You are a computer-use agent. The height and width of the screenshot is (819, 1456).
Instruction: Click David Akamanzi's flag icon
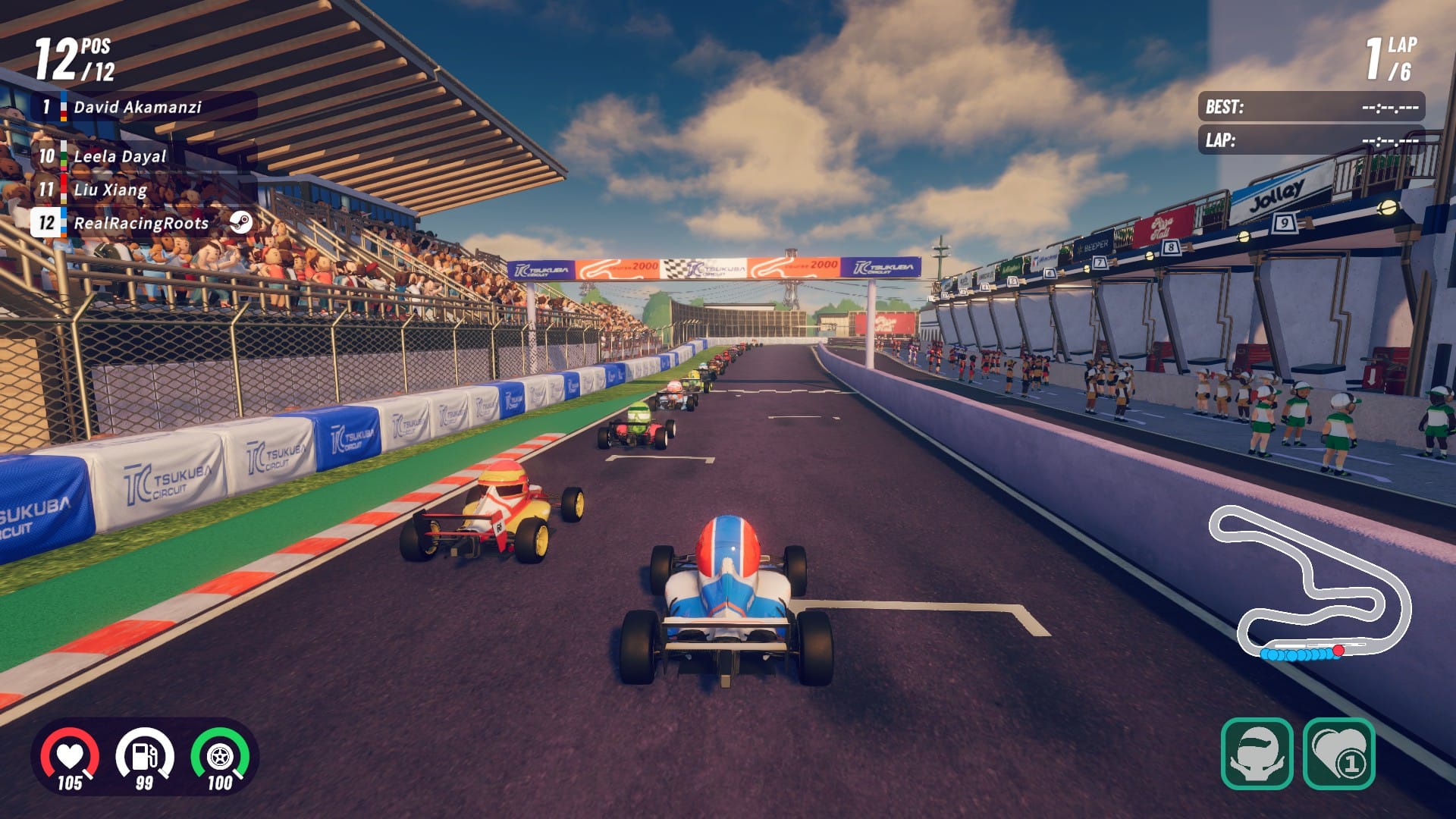tap(62, 108)
